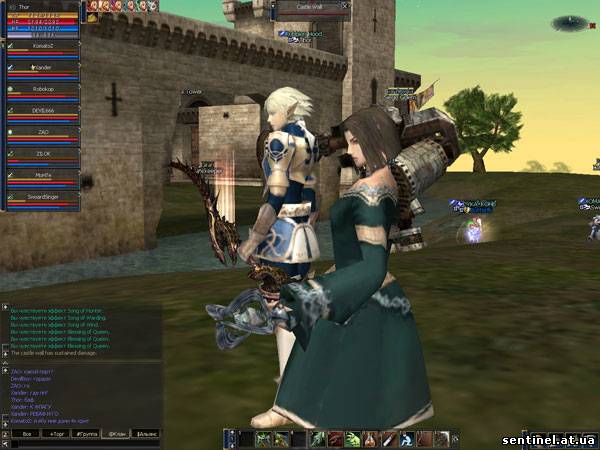Select party member Robokop
The height and width of the screenshot is (450, 600).
click(x=41, y=89)
